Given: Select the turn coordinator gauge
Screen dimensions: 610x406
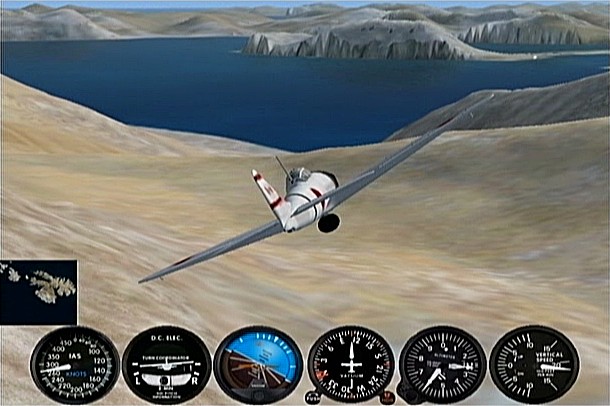Looking at the screenshot, I should pyautogui.click(x=166, y=365).
